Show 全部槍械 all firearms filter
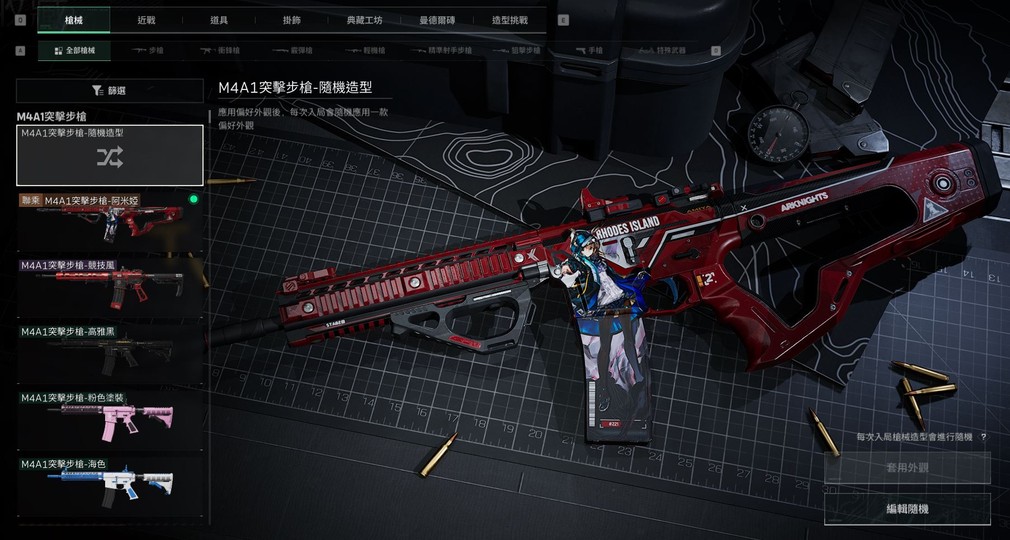1010x540 pixels. (73, 49)
